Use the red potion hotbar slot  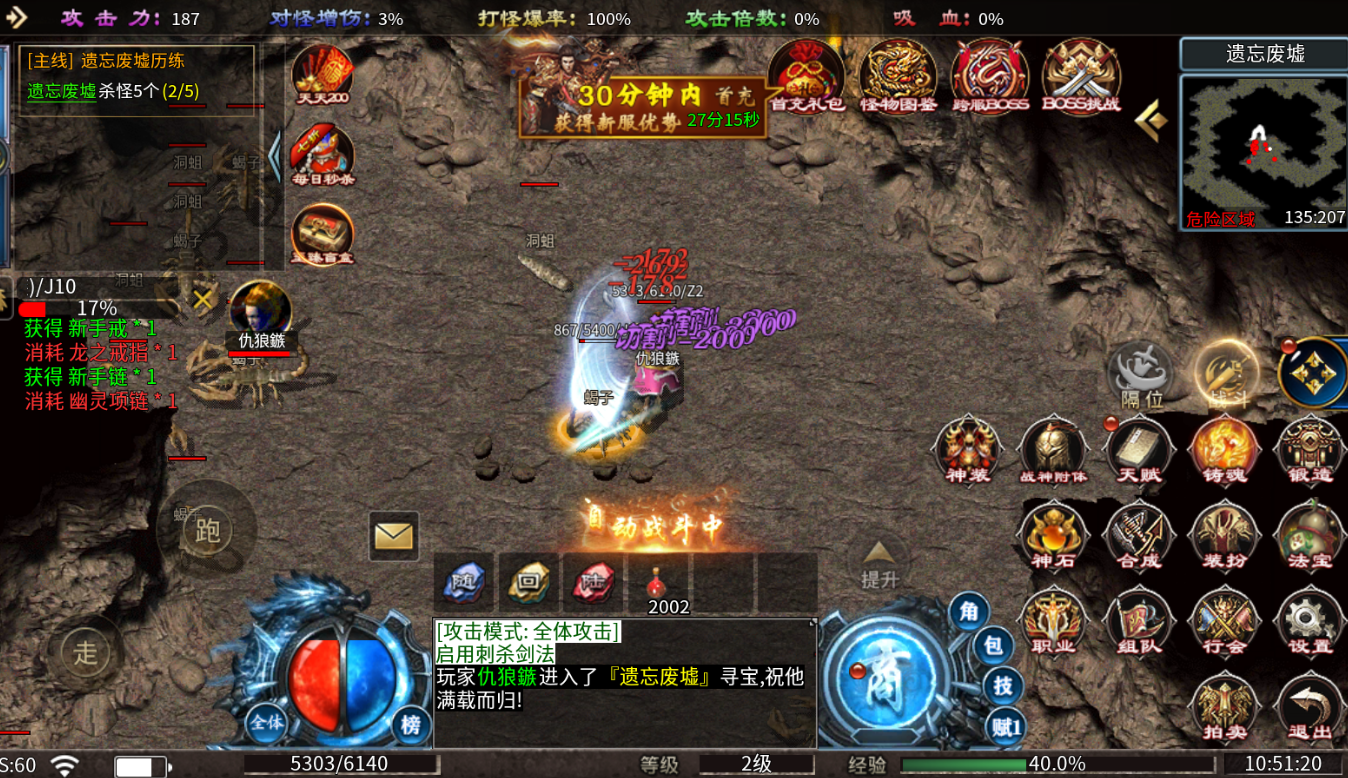click(x=658, y=583)
